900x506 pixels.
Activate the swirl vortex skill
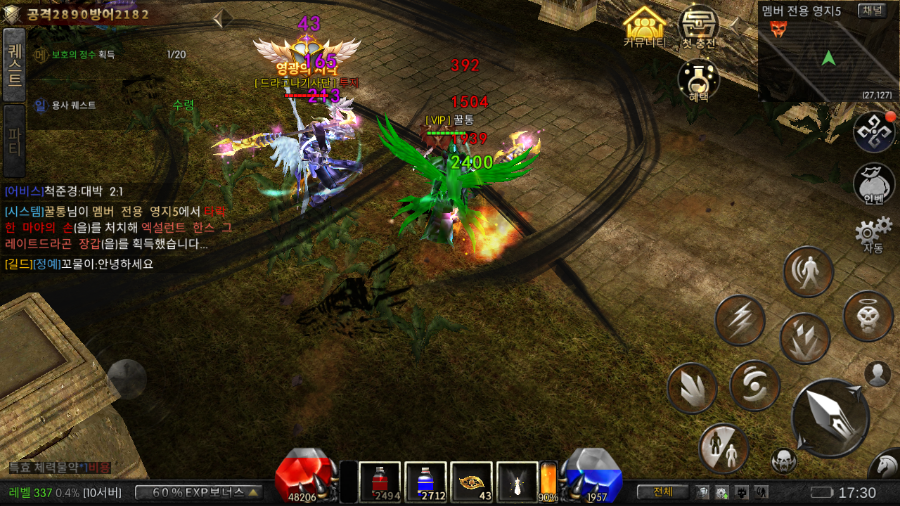click(x=754, y=385)
